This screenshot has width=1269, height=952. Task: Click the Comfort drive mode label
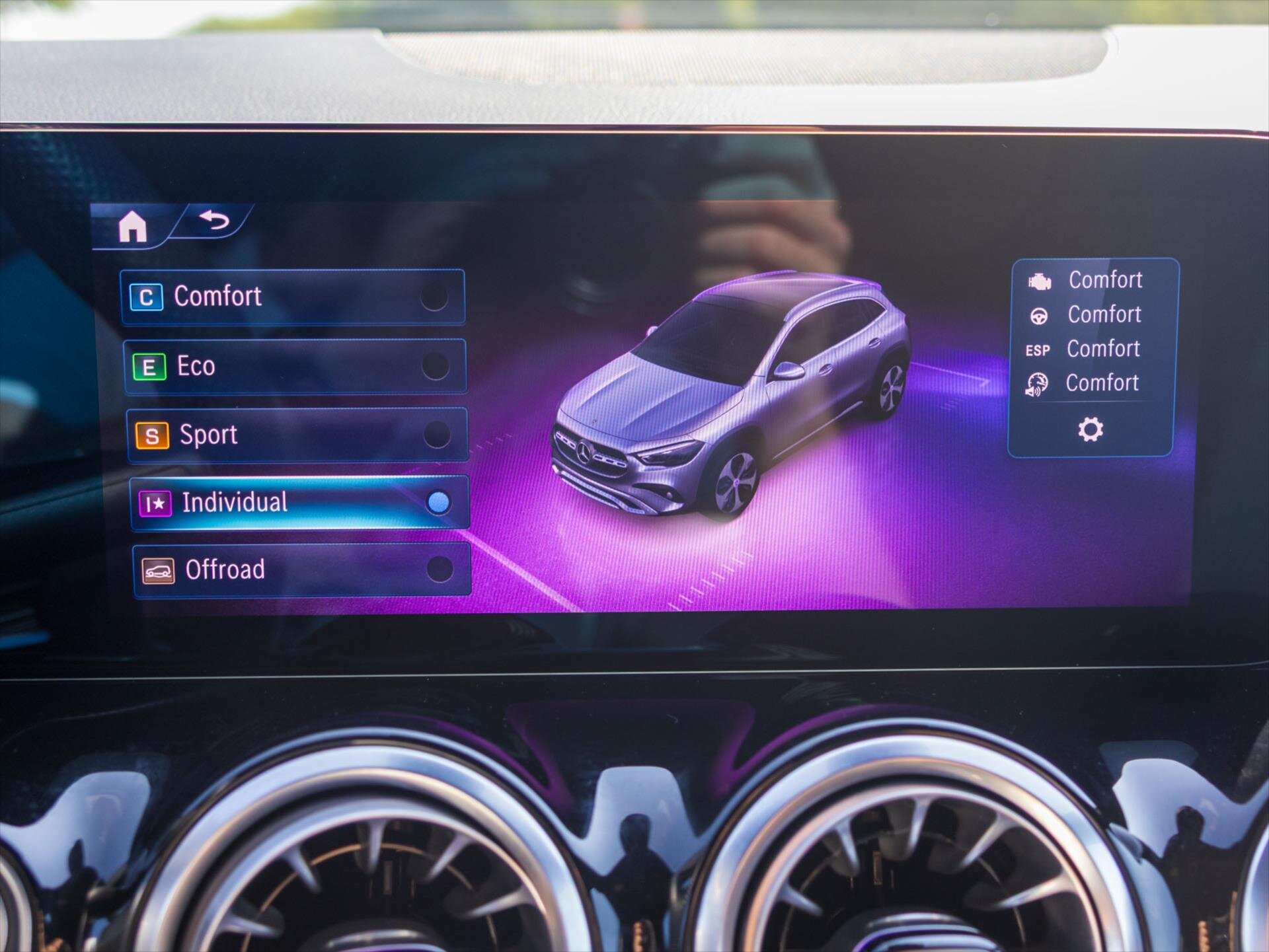[x=218, y=297]
